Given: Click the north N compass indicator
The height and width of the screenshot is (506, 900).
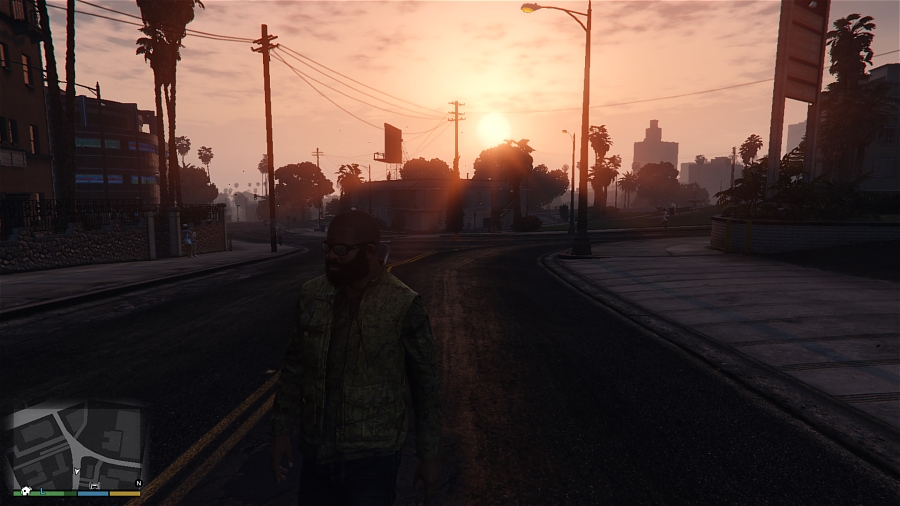Looking at the screenshot, I should (138, 483).
